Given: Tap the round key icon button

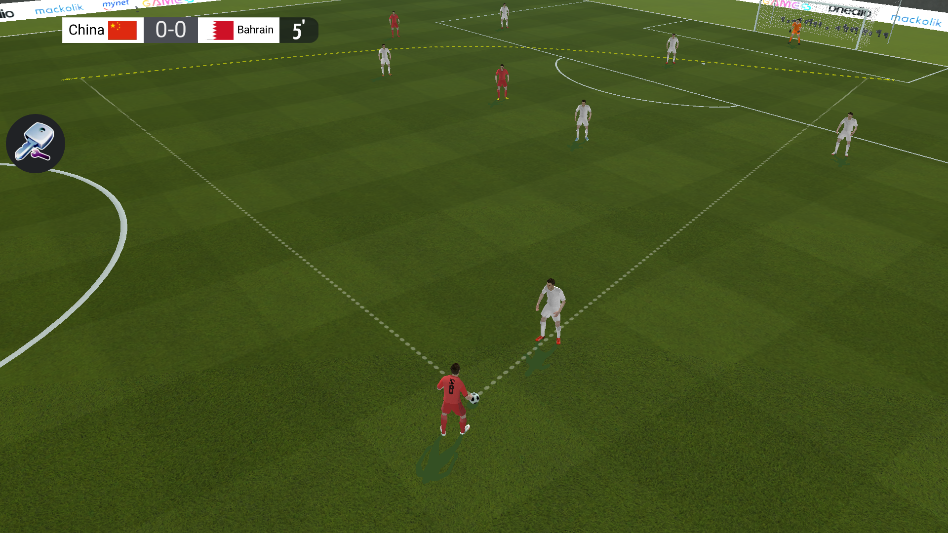Looking at the screenshot, I should tap(36, 143).
